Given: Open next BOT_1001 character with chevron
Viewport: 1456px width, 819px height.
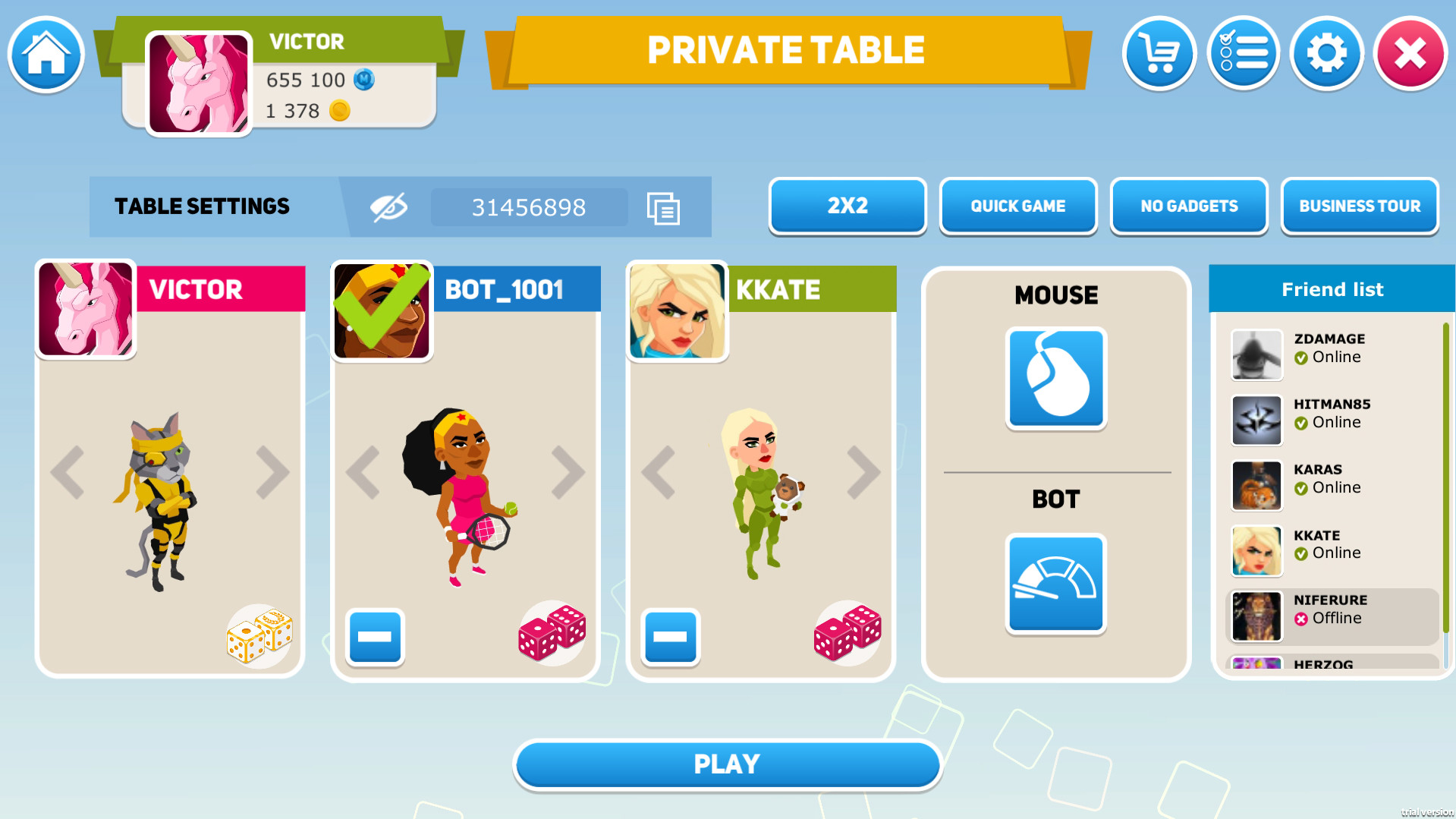Looking at the screenshot, I should [569, 471].
